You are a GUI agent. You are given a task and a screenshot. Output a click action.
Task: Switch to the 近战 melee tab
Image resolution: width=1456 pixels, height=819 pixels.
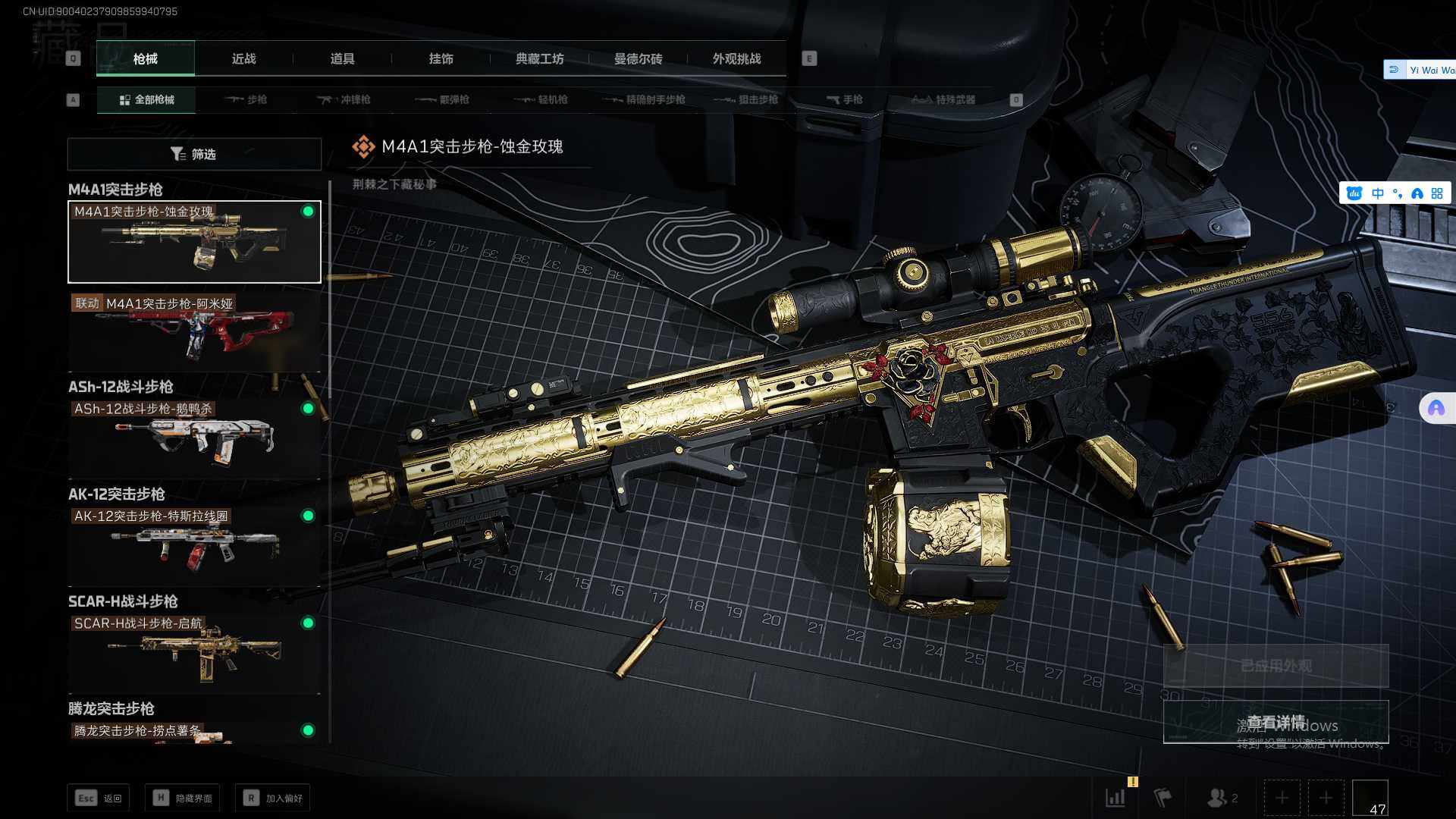243,58
